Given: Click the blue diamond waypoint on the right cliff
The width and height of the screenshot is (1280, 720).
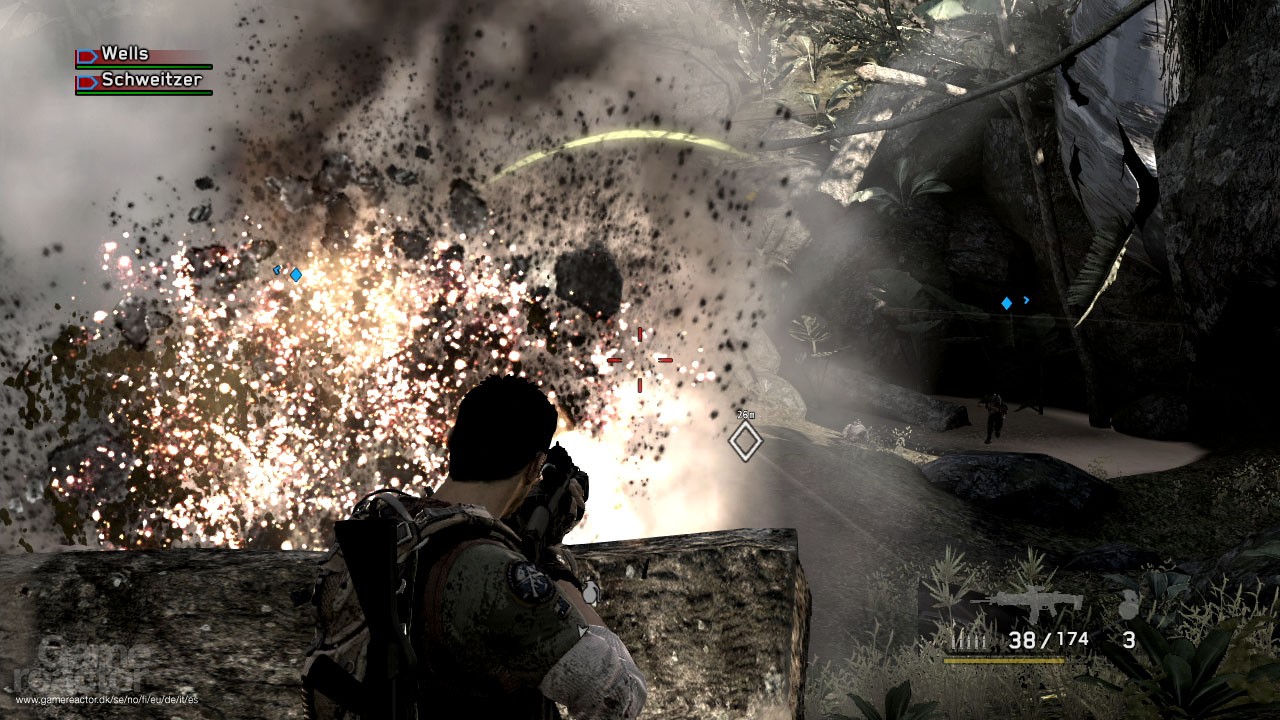Looking at the screenshot, I should (1005, 301).
